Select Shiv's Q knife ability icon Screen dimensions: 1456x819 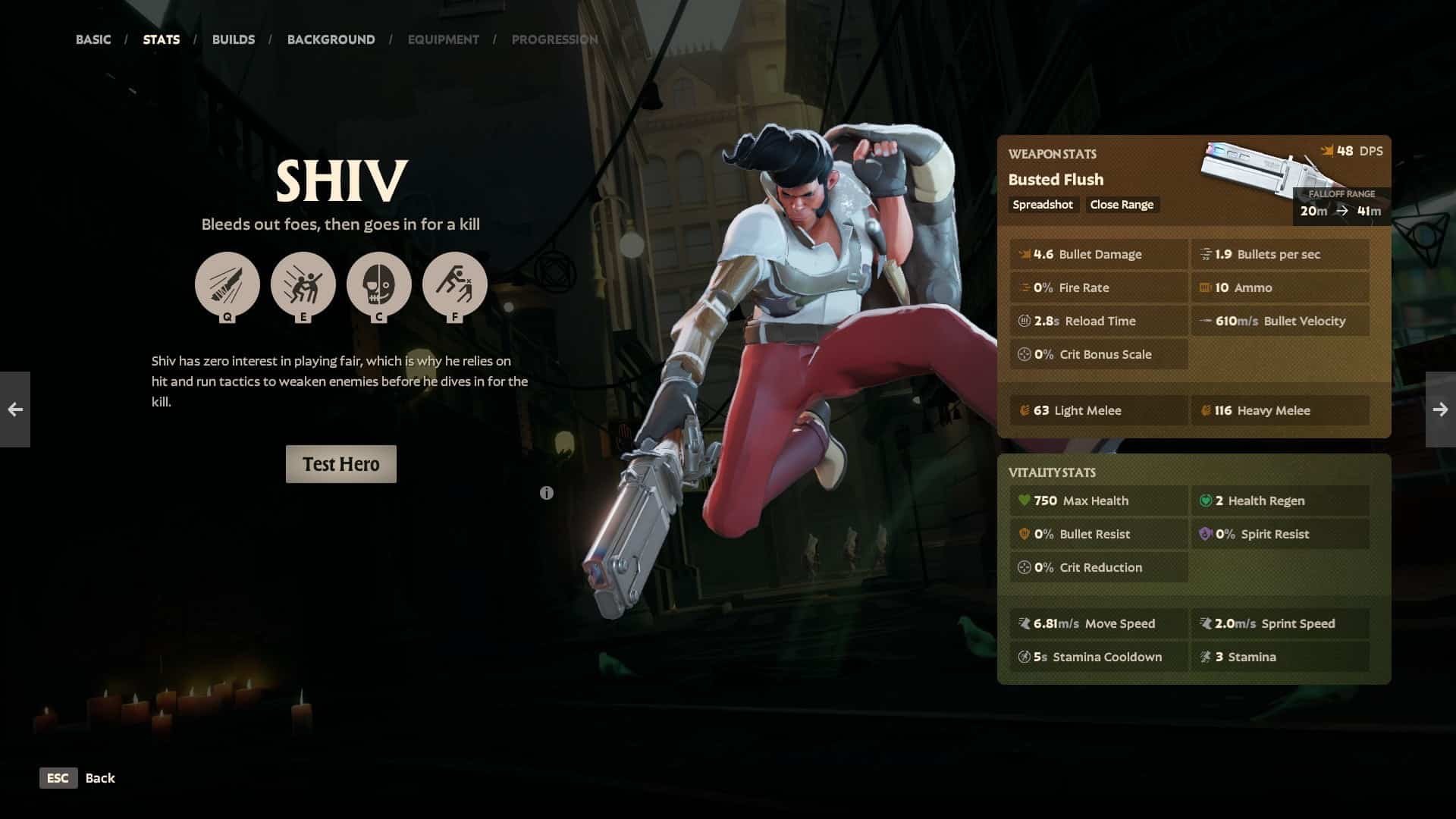point(227,284)
